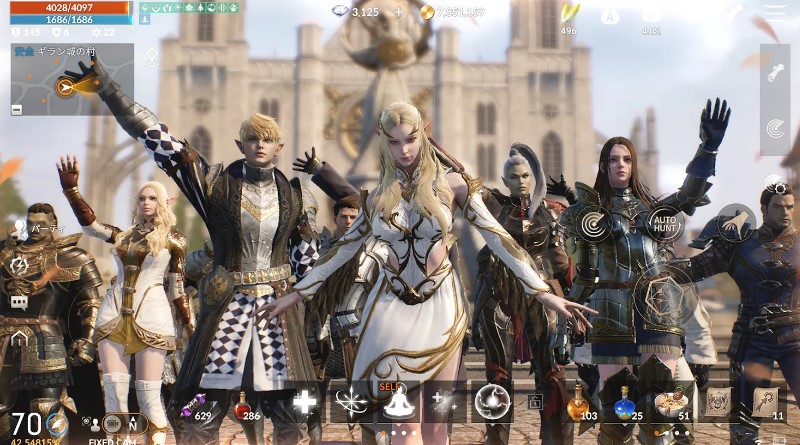
Task: Open the chat speech bubble icon
Action: pyautogui.click(x=19, y=301)
